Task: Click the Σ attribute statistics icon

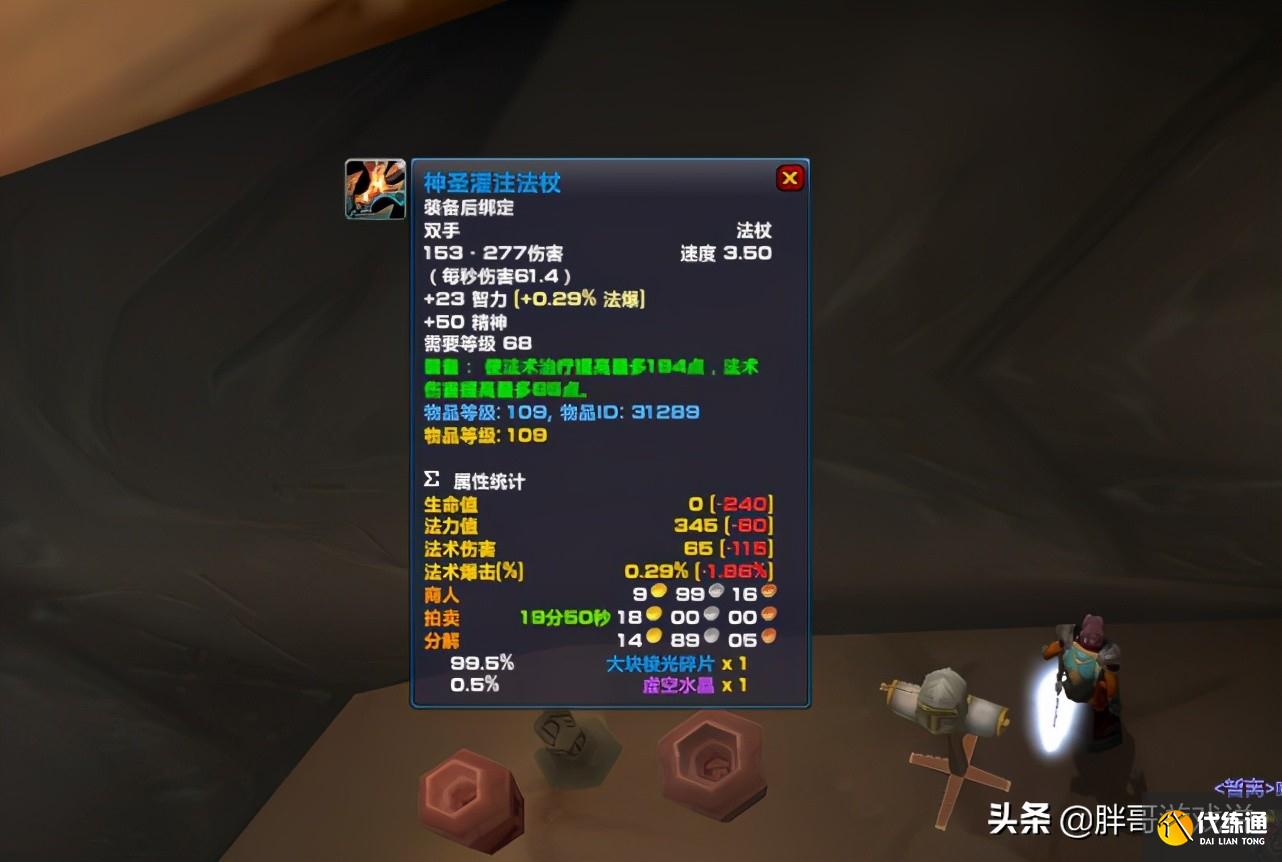Action: (430, 480)
